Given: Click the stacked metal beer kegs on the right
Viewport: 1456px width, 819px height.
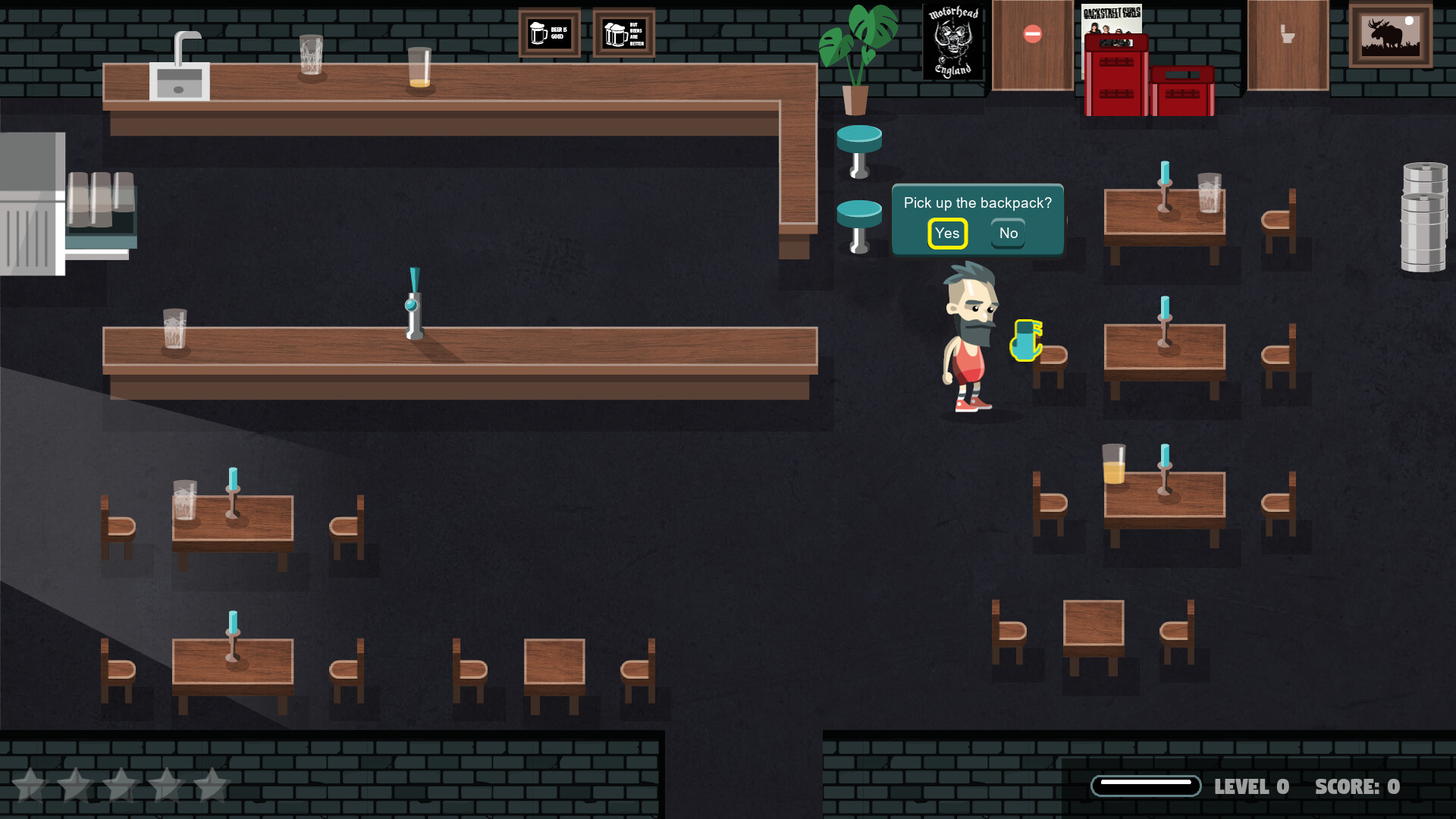Looking at the screenshot, I should (1424, 212).
